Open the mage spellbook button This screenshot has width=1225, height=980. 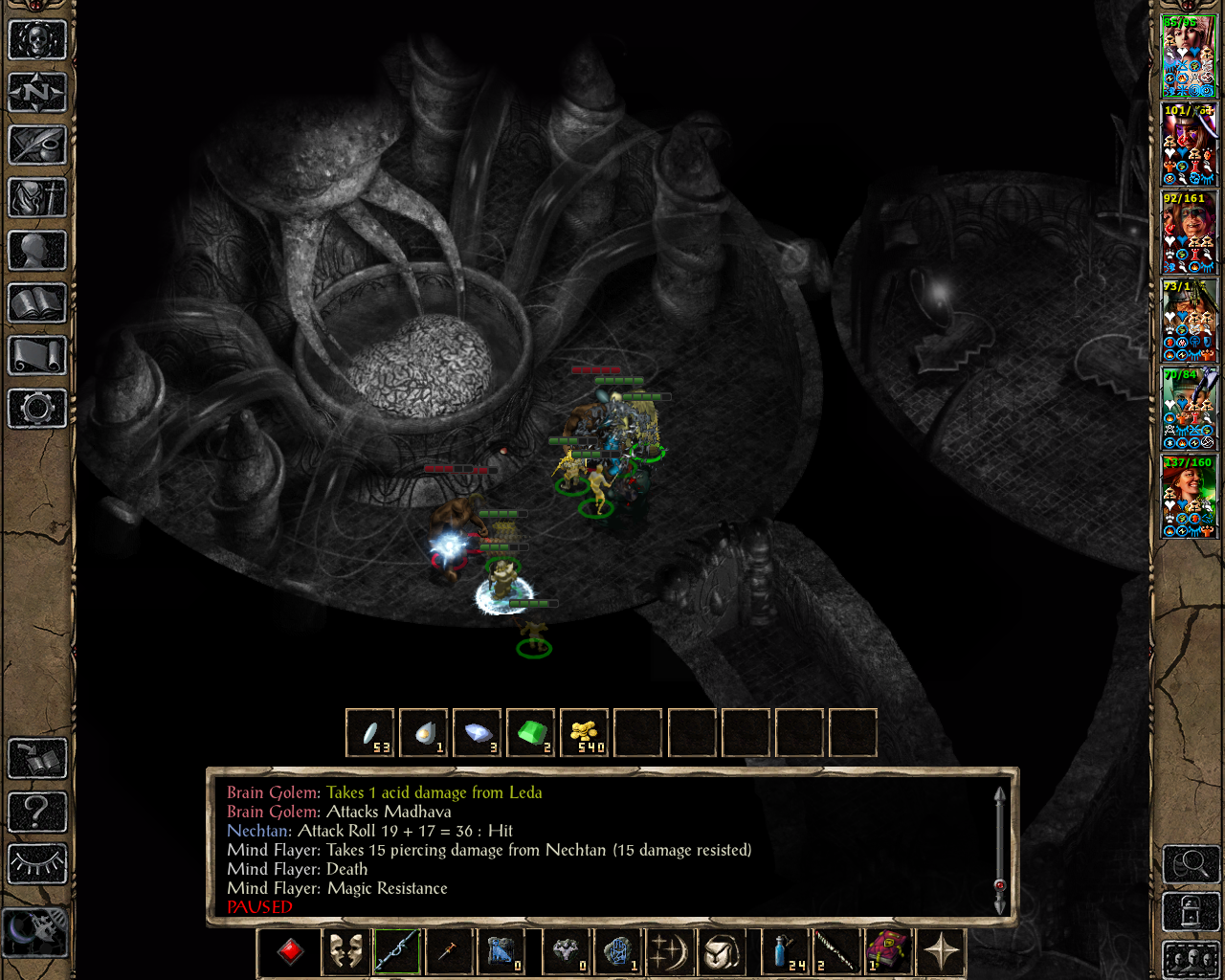pyautogui.click(x=37, y=303)
